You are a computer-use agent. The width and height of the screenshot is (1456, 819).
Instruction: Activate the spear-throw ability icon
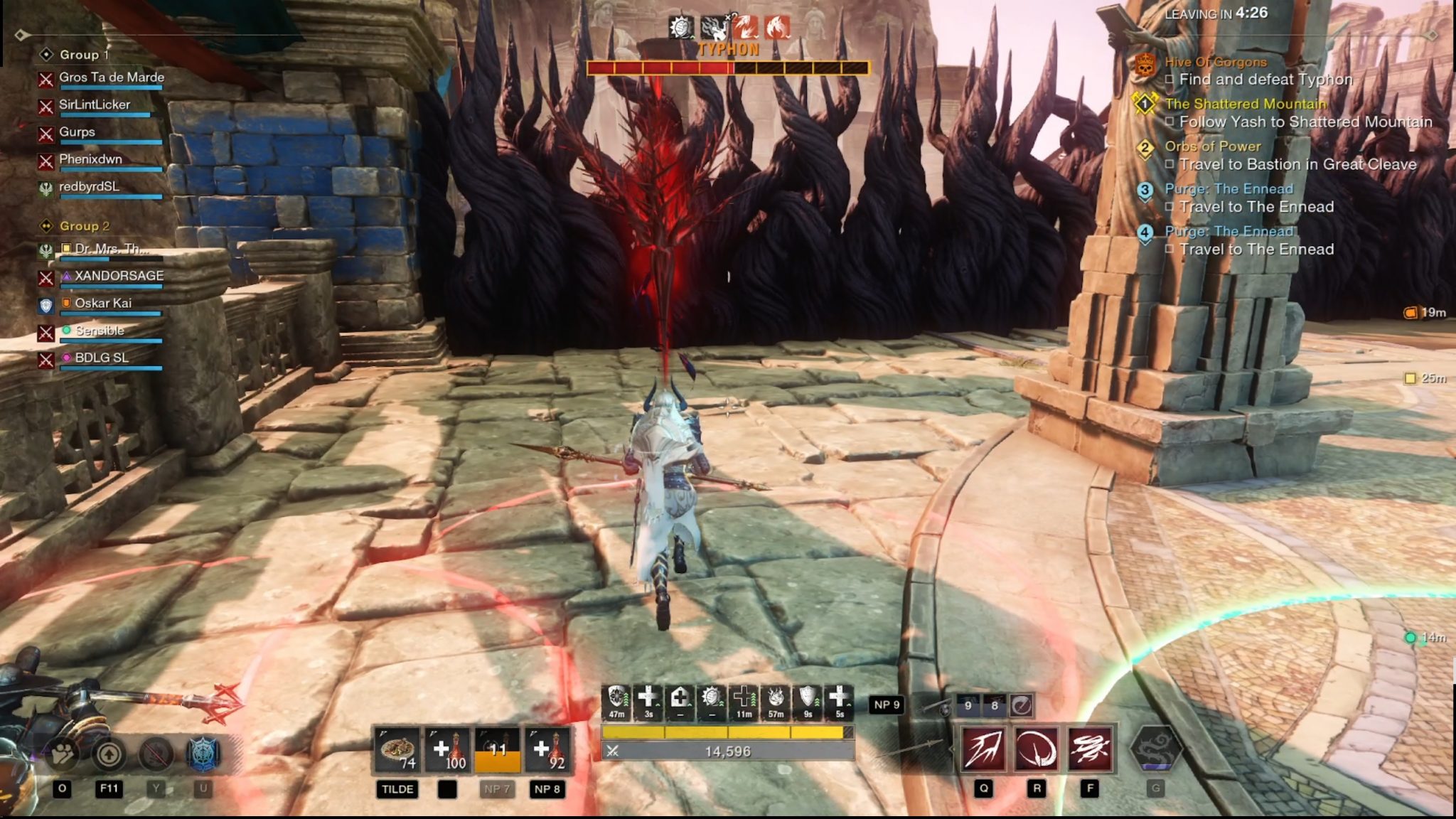[983, 749]
